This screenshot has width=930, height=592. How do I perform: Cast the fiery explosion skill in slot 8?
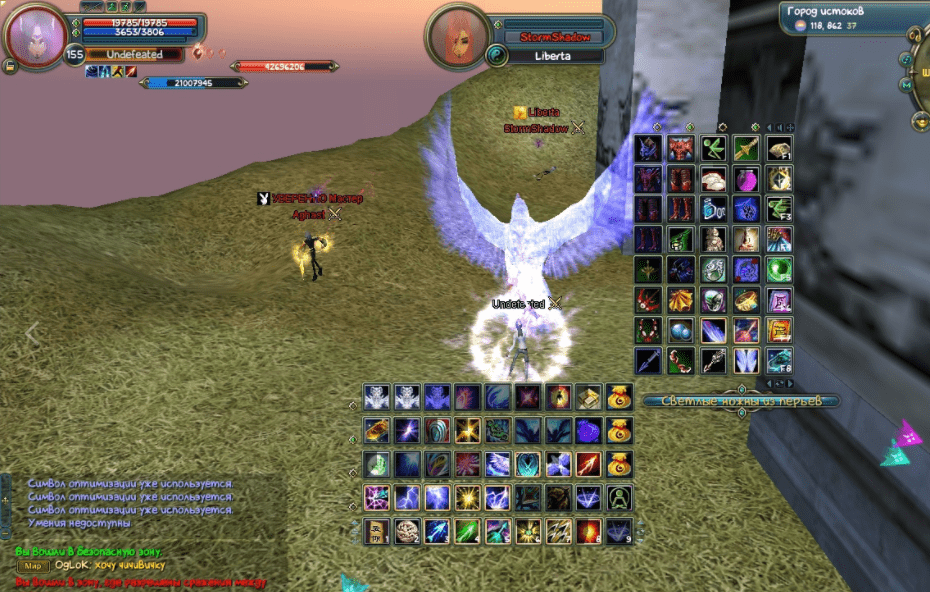pyautogui.click(x=587, y=531)
